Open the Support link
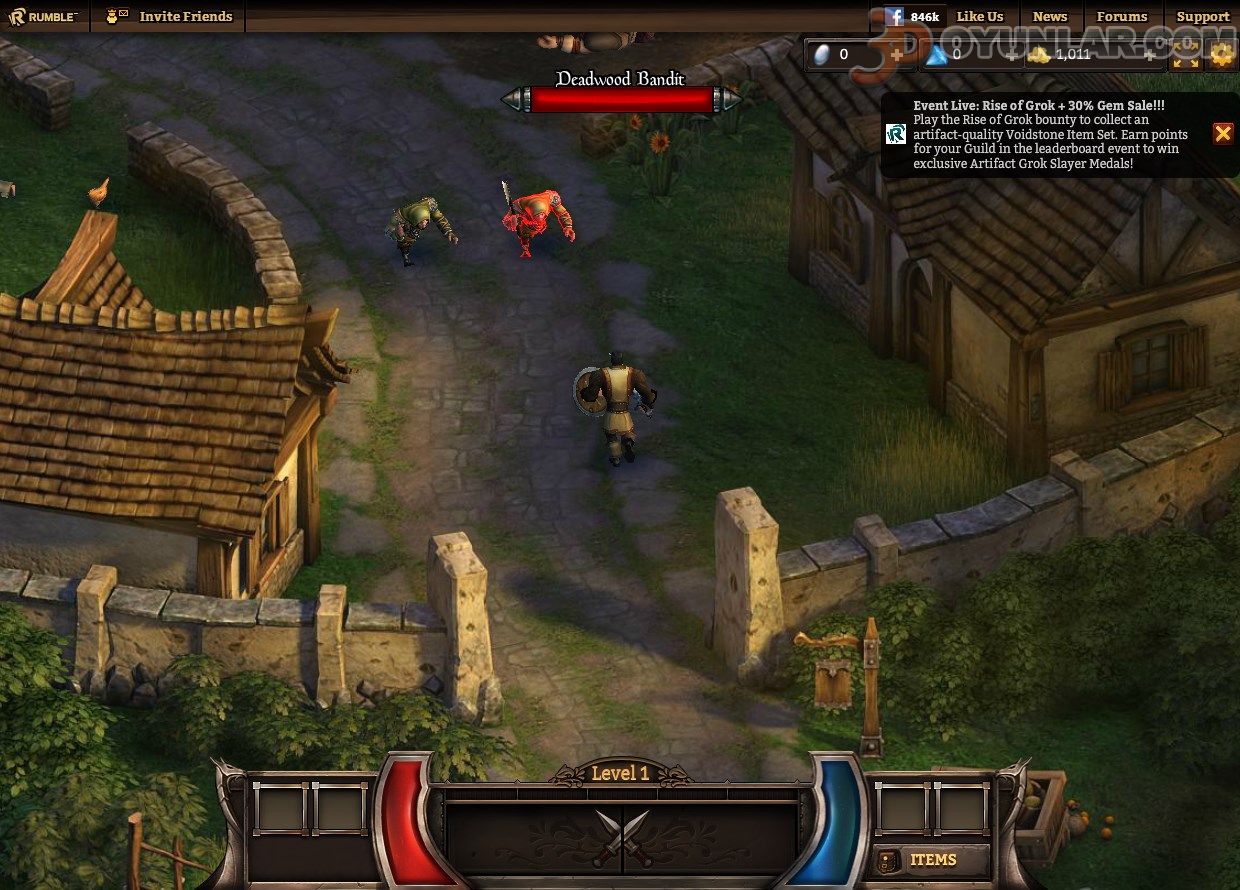1240x890 pixels. [x=1202, y=16]
